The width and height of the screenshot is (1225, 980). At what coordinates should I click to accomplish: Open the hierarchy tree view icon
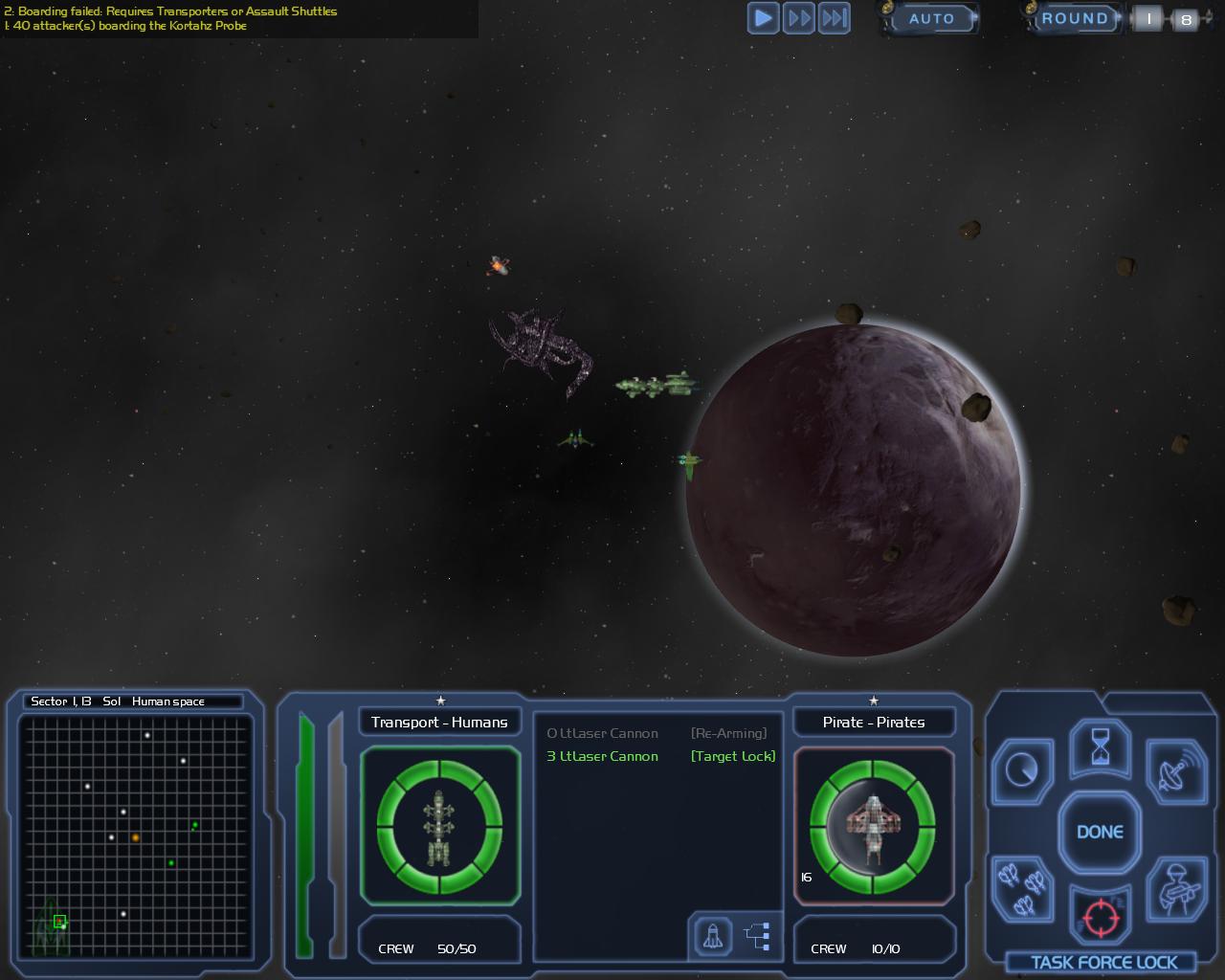758,936
